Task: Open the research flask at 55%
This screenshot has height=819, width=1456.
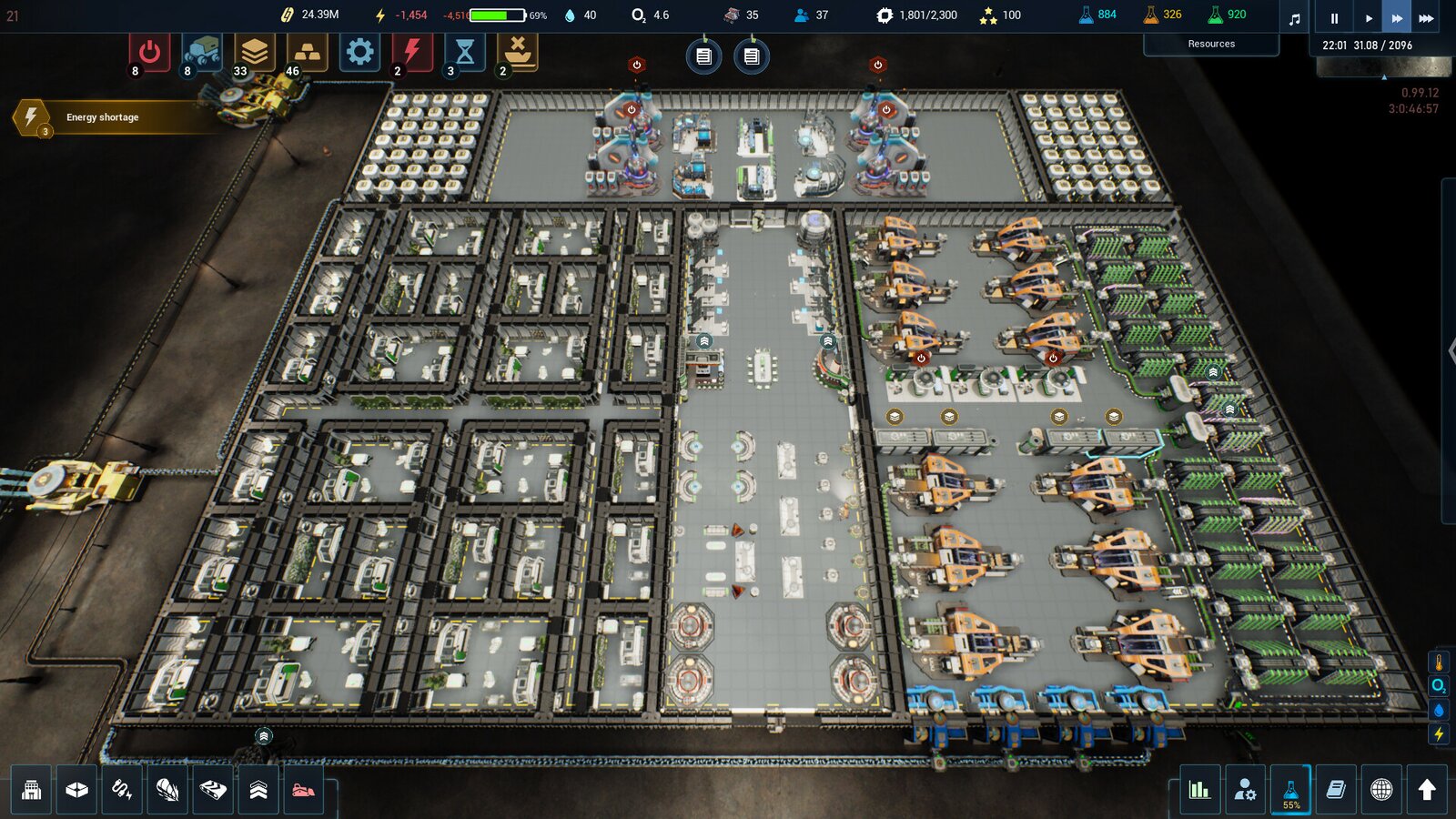Action: pos(1290,789)
